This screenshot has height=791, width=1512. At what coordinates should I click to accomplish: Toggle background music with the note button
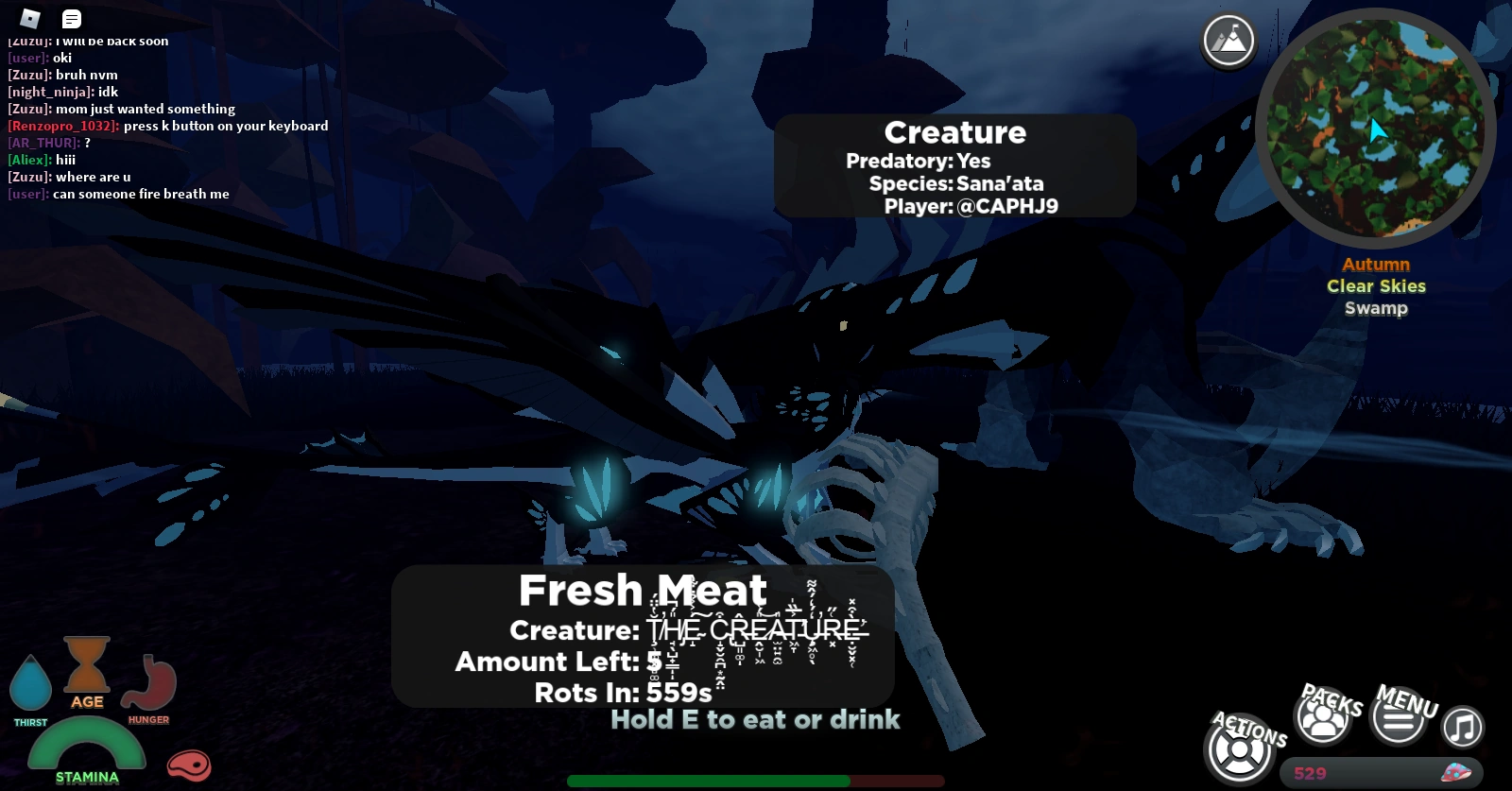point(1460,728)
